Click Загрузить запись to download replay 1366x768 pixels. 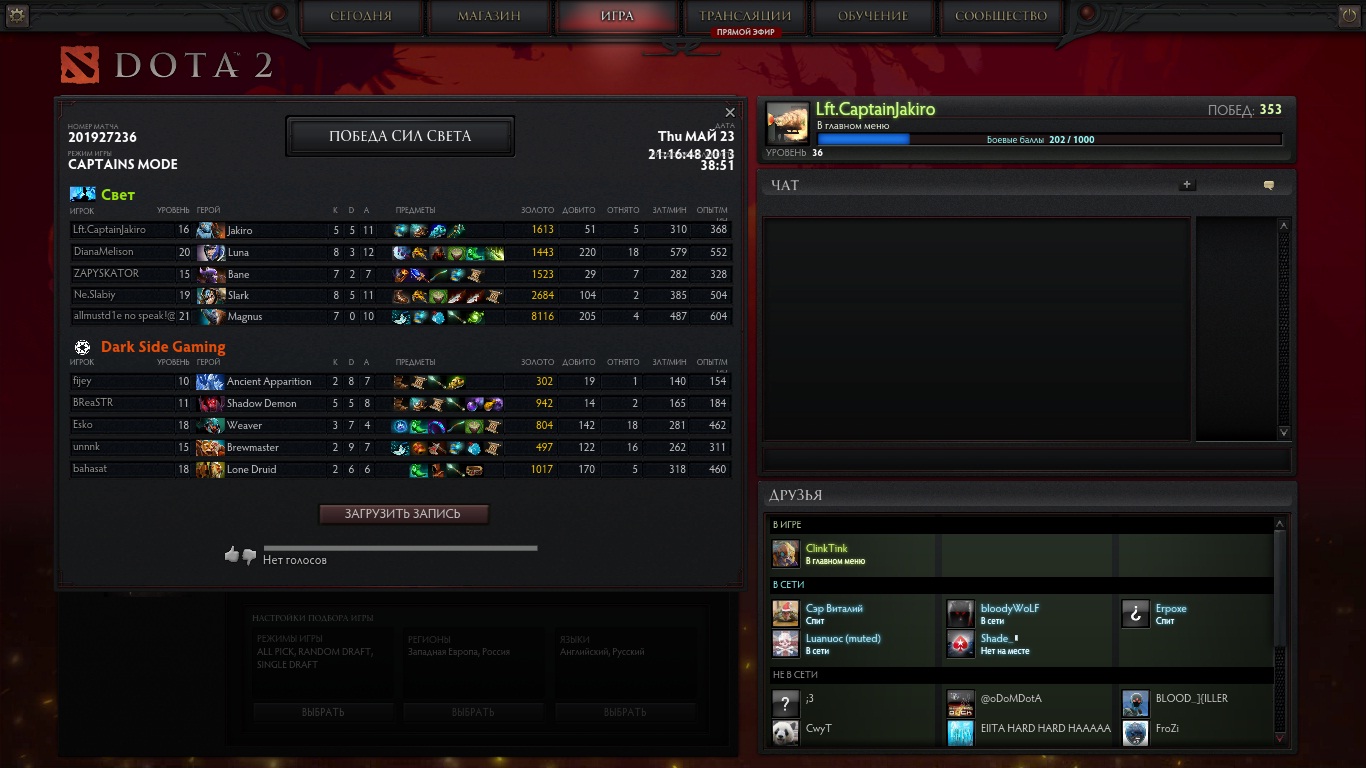[403, 514]
